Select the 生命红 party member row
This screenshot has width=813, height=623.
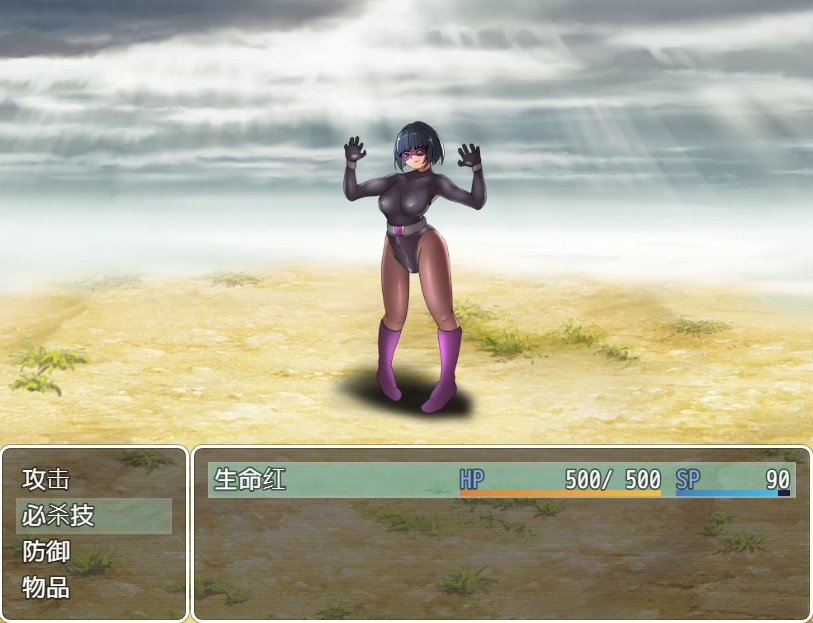(501, 480)
